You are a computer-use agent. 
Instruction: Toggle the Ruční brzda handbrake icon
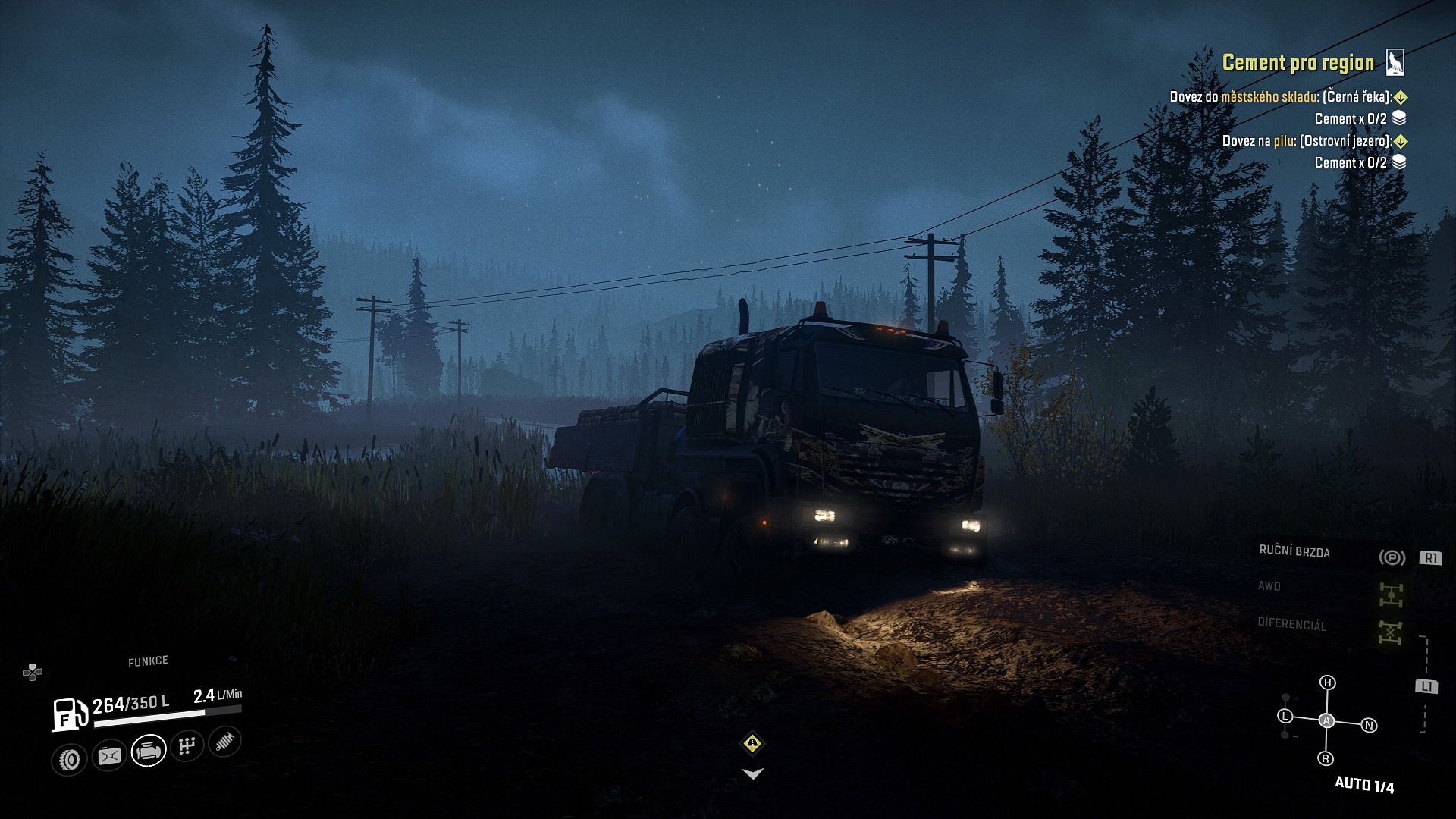(1392, 557)
